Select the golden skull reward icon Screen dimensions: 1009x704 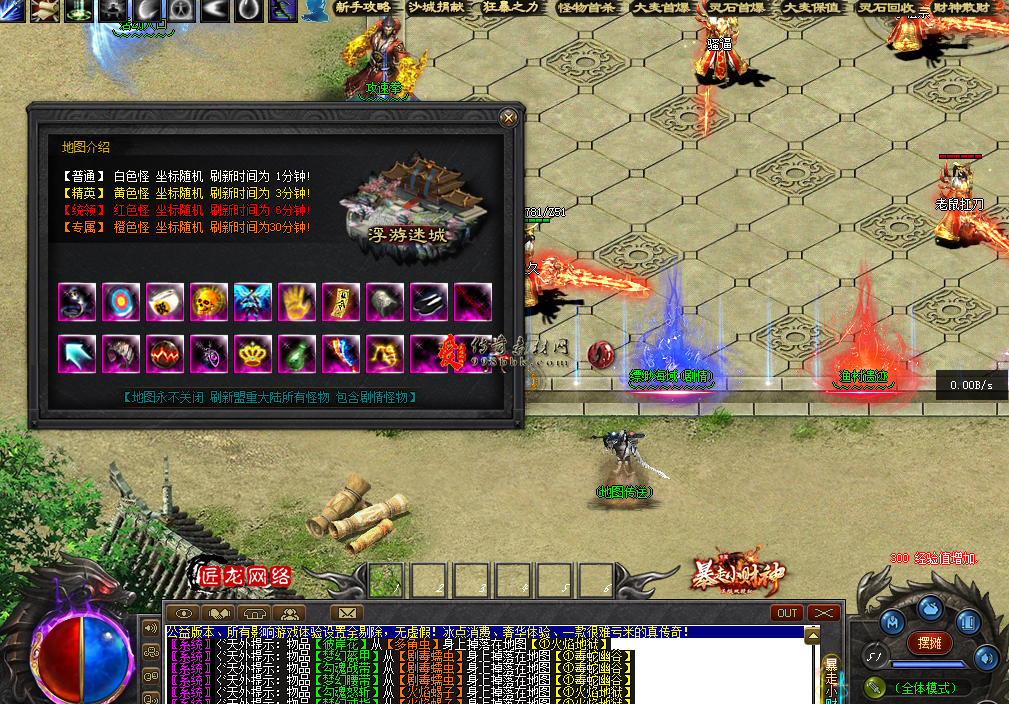[208, 302]
